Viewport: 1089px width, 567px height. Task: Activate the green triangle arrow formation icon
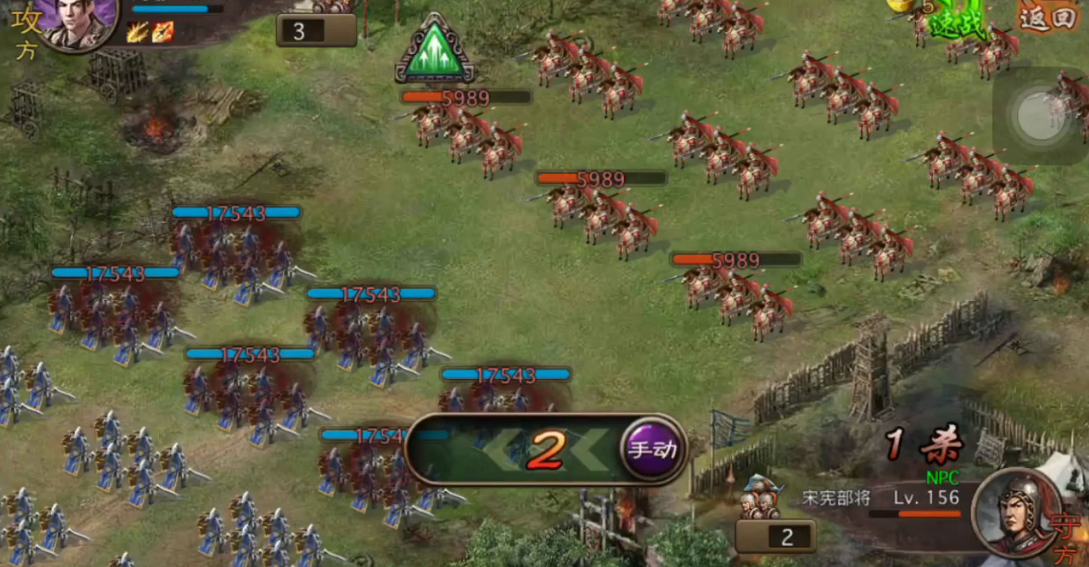pos(434,49)
